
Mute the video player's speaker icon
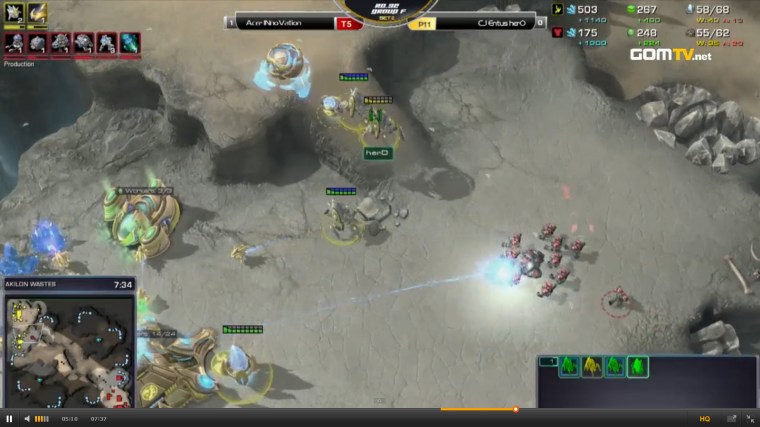click(27, 418)
